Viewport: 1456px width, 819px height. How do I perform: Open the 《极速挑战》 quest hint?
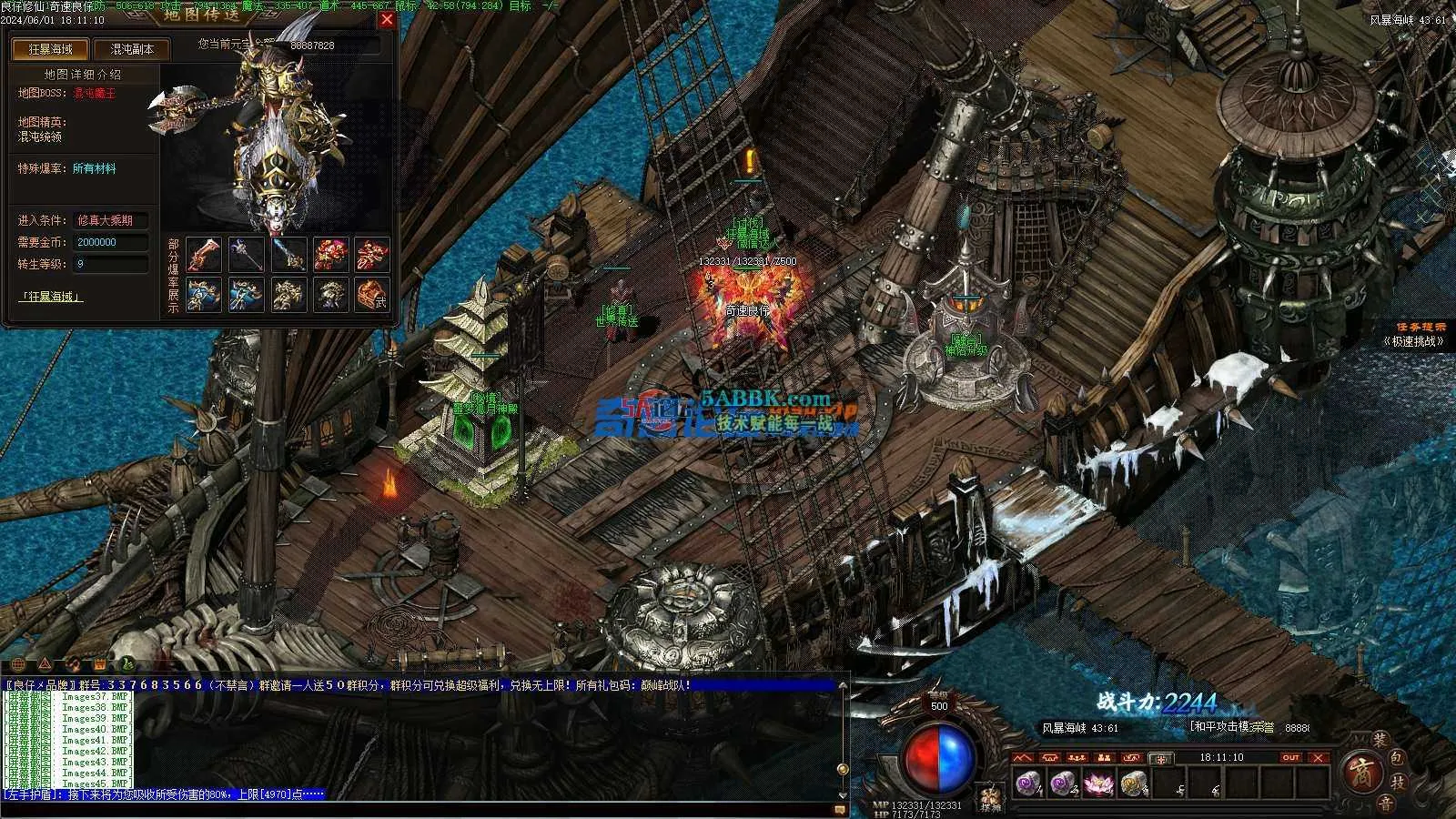tap(1413, 341)
